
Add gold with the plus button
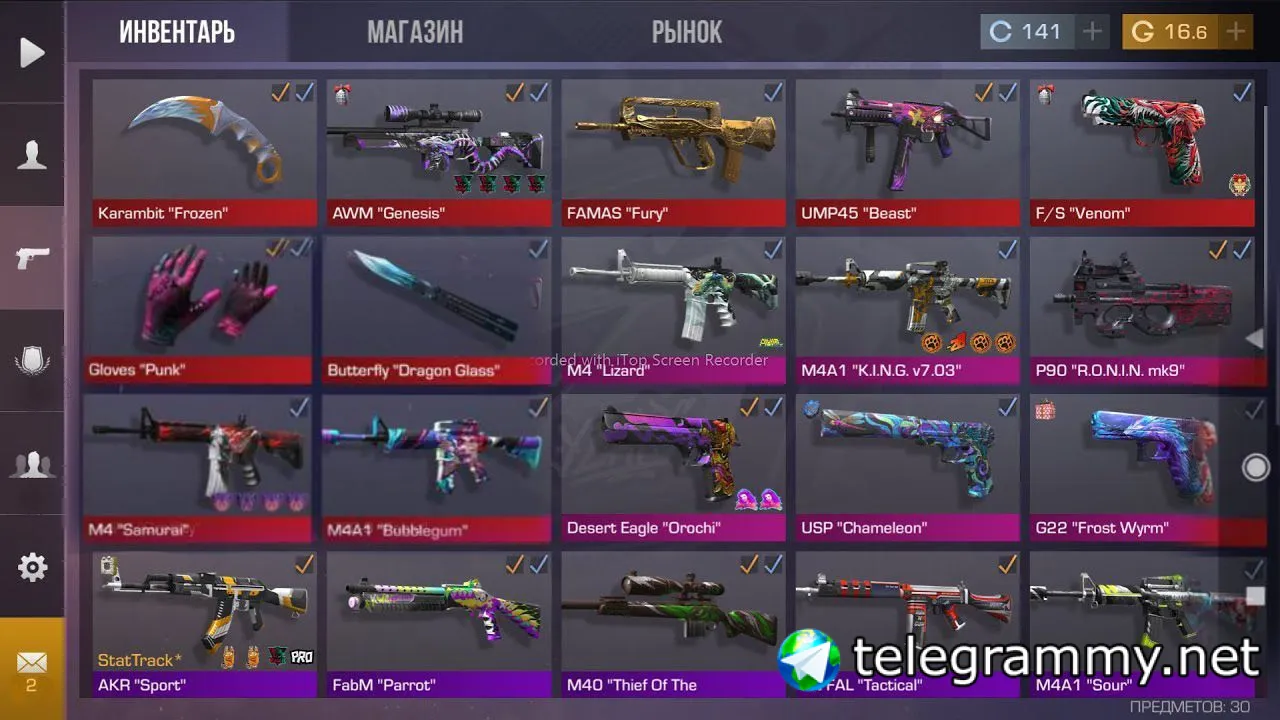1236,32
